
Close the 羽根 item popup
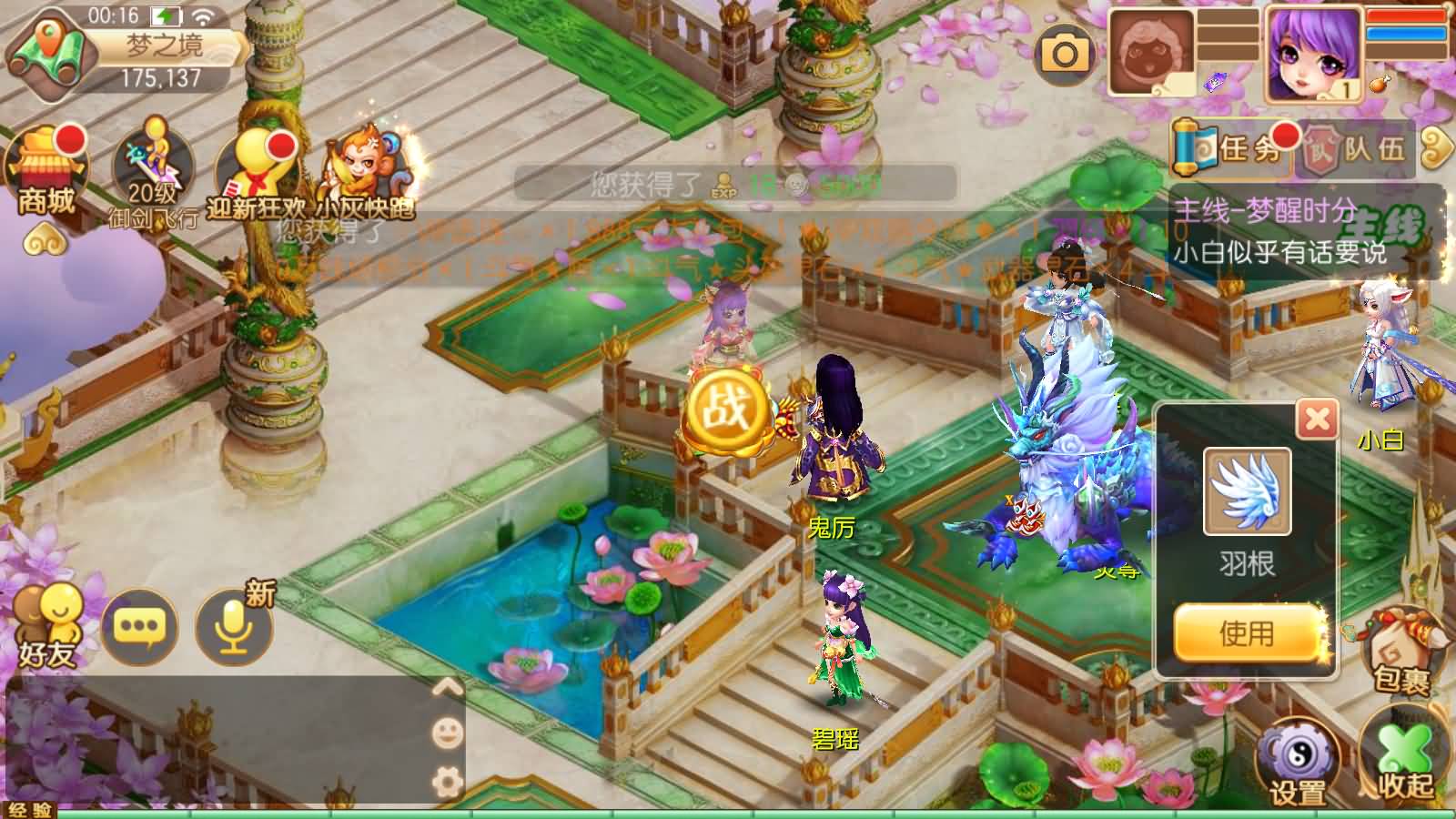(x=1317, y=420)
